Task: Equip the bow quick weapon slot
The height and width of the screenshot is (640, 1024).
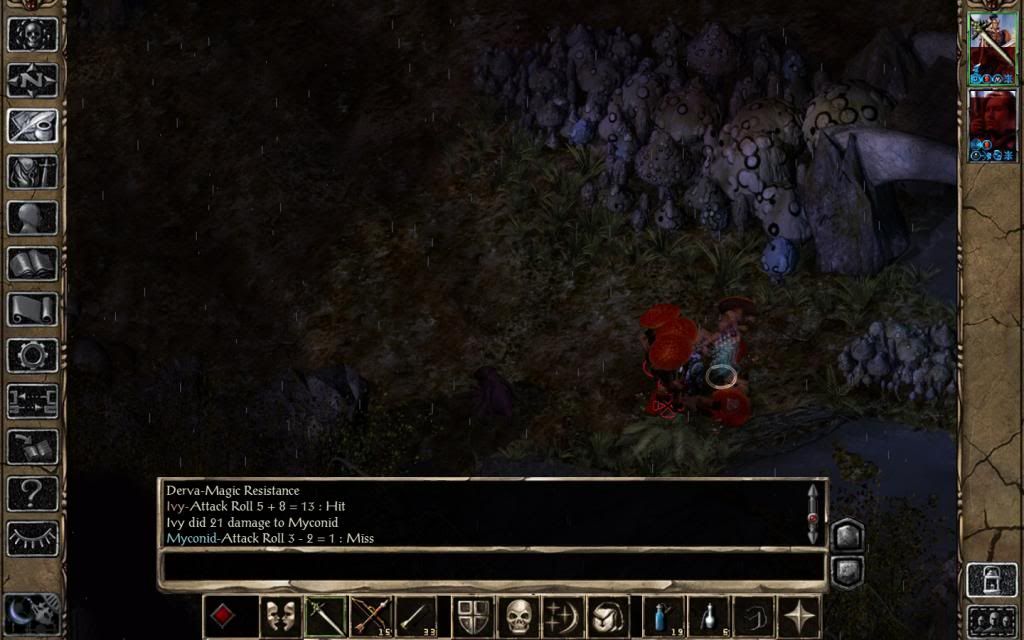Action: pyautogui.click(x=370, y=617)
